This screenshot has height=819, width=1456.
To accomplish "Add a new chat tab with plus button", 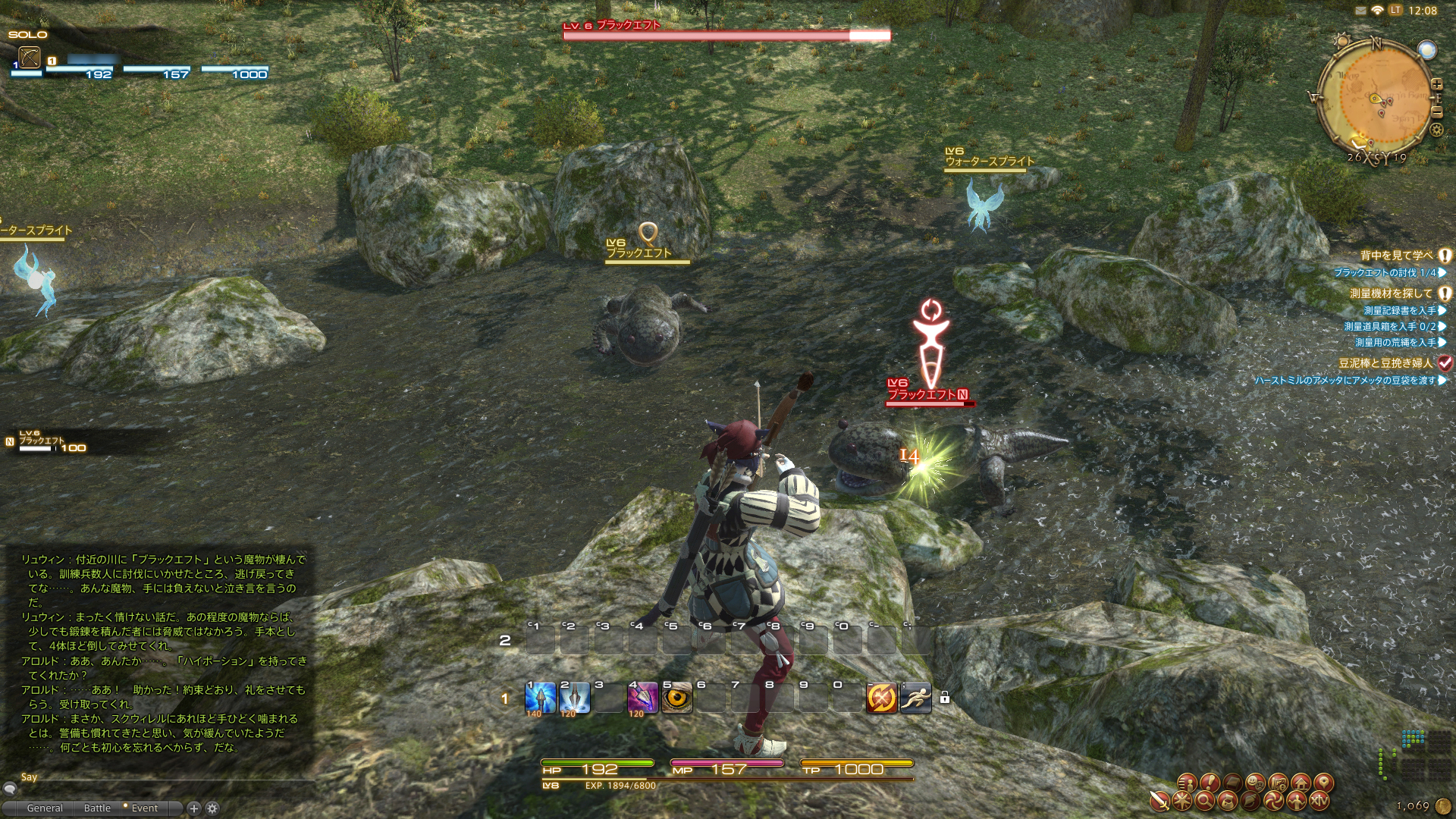I will click(194, 808).
